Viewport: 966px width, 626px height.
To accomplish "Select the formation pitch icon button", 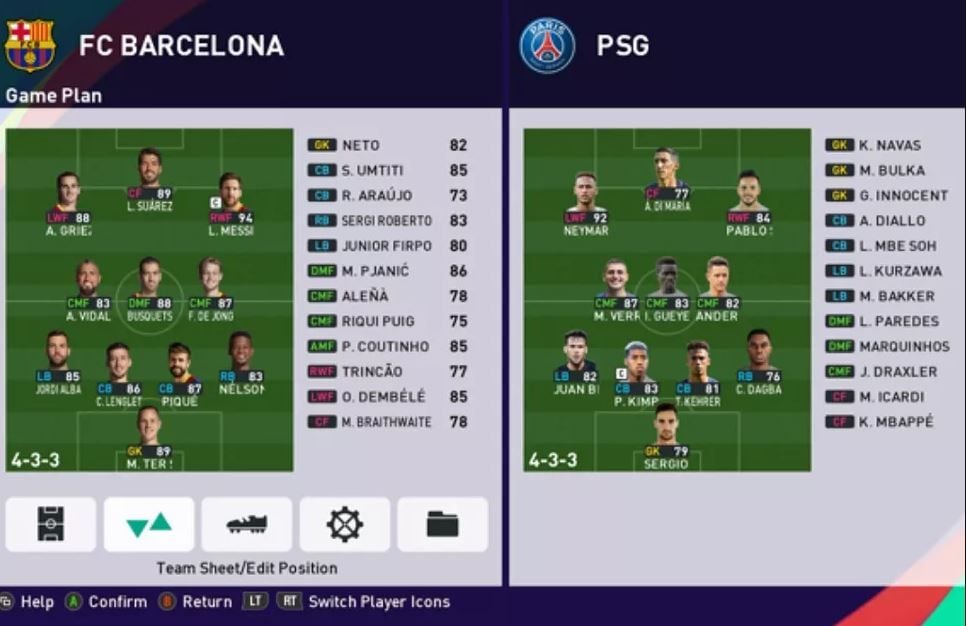I will pyautogui.click(x=51, y=524).
